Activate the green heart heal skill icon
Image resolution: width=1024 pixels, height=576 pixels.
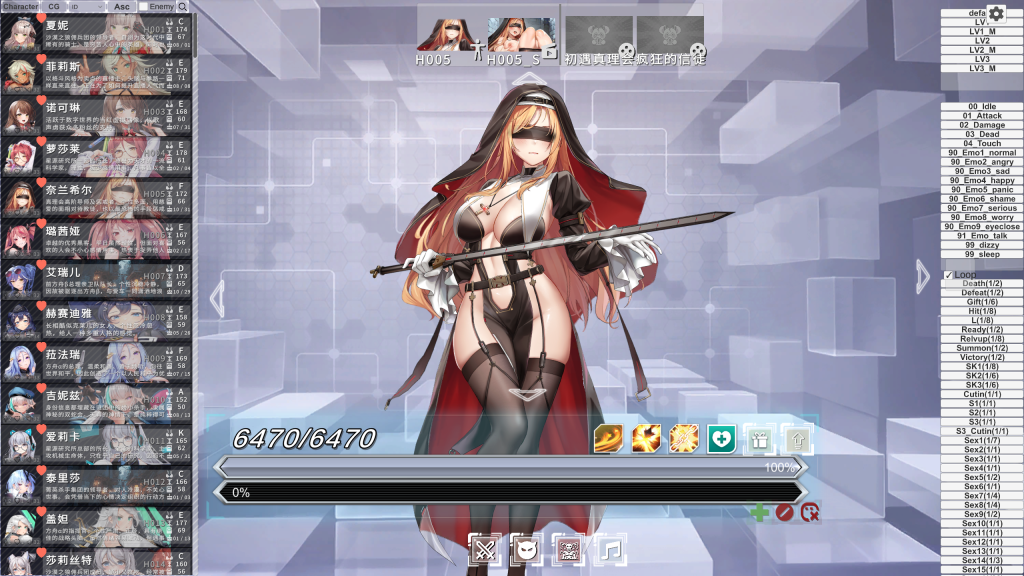(x=721, y=438)
